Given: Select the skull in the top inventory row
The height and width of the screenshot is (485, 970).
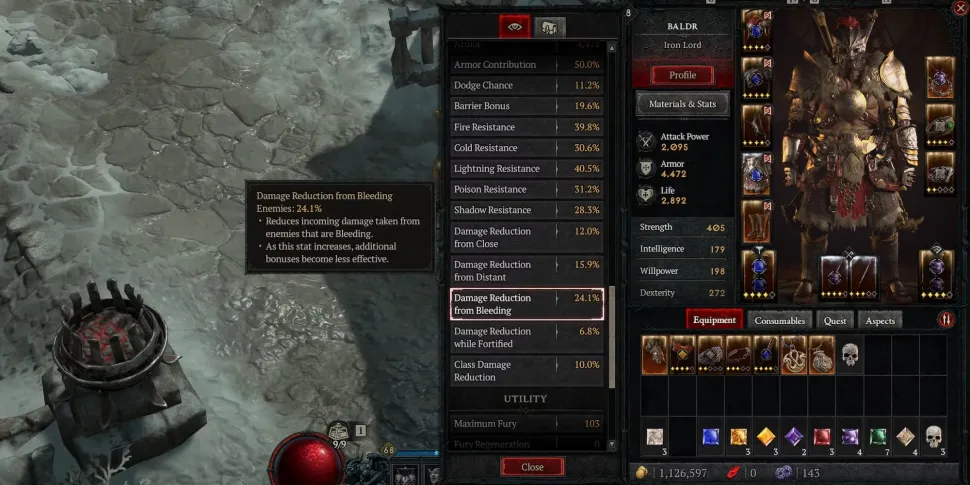Looking at the screenshot, I should click(x=850, y=354).
